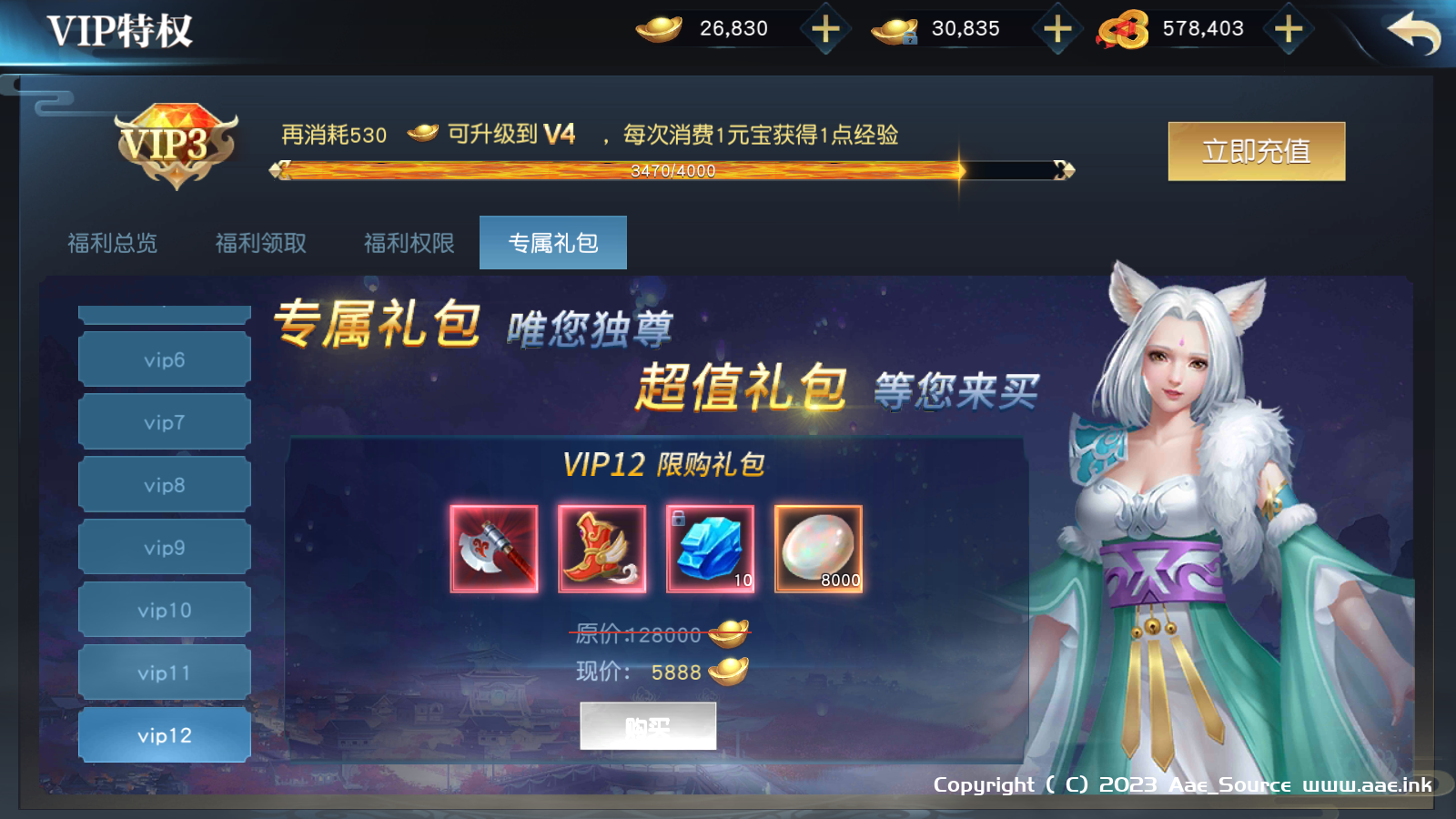Click the plus next to the coin balance
Screen dimensions: 1456x819
coord(1289,28)
